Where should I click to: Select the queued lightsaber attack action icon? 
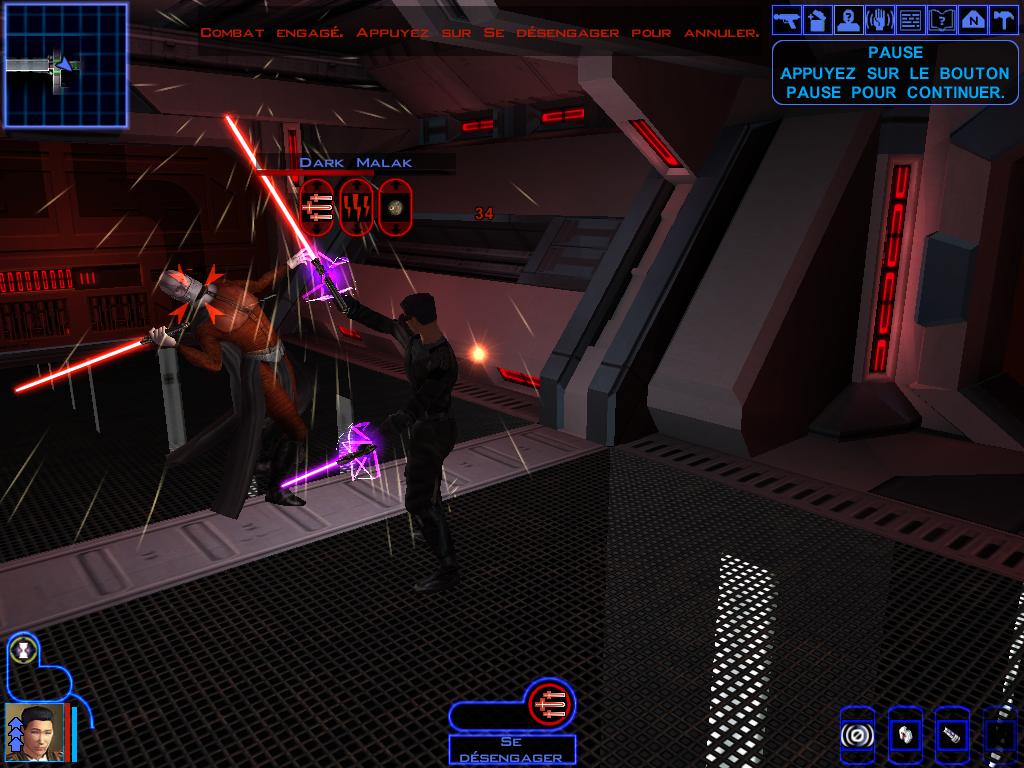549,703
